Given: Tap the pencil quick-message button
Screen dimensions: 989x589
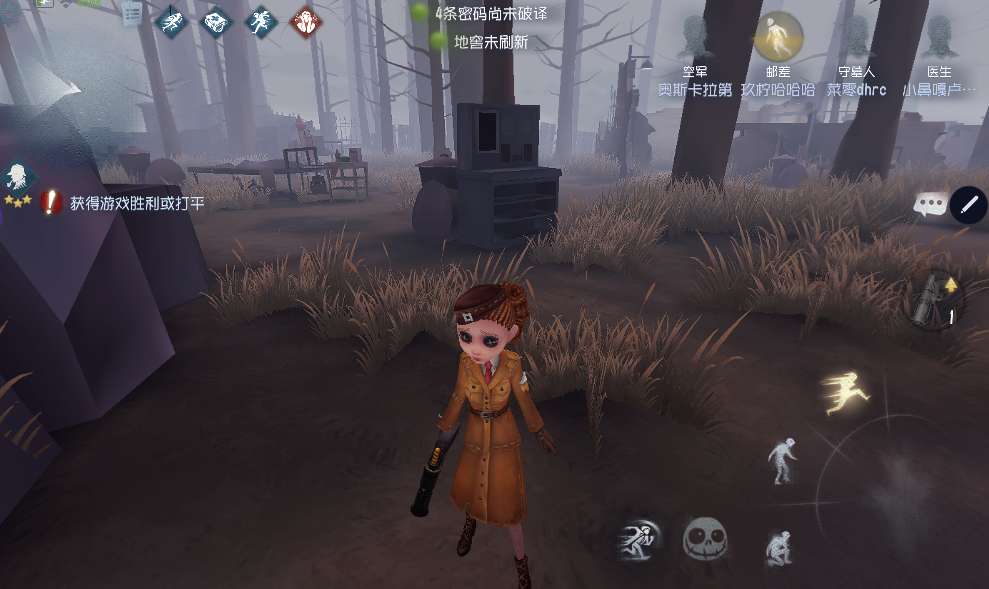Looking at the screenshot, I should coord(967,205).
